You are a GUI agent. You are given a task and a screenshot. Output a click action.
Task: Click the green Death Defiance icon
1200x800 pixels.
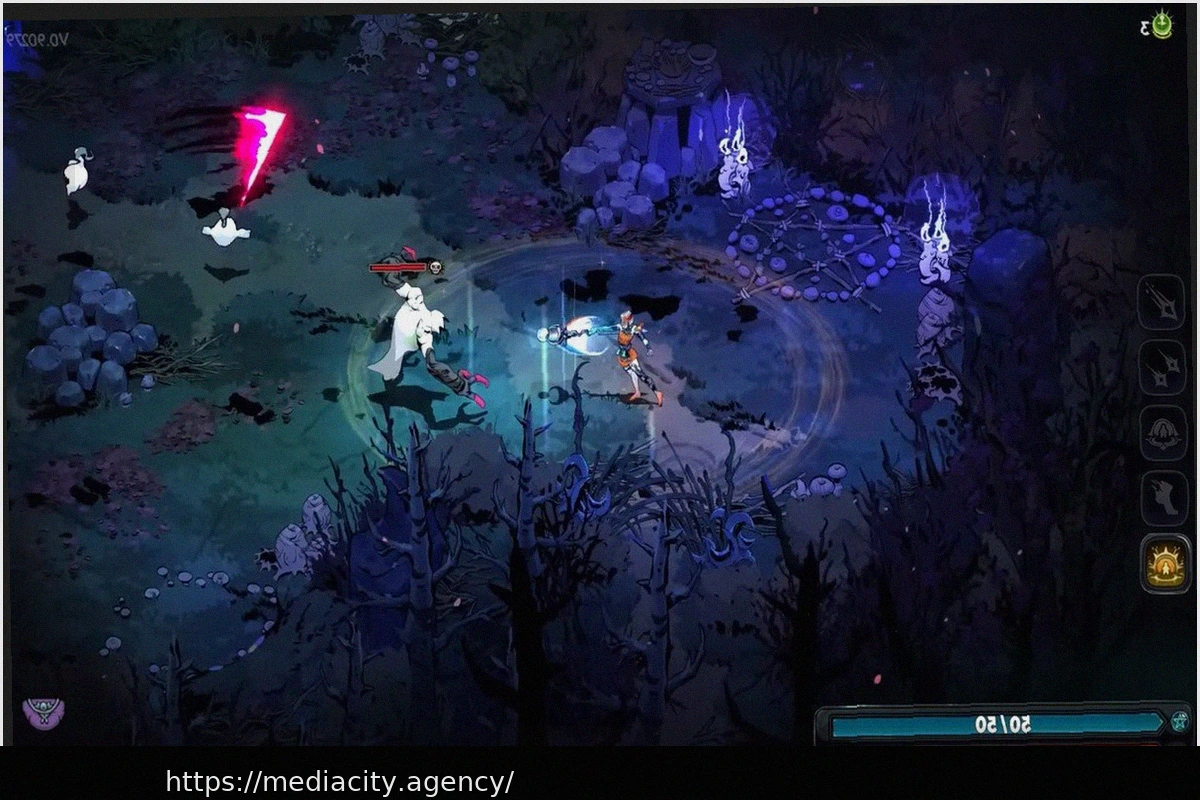(x=1161, y=25)
